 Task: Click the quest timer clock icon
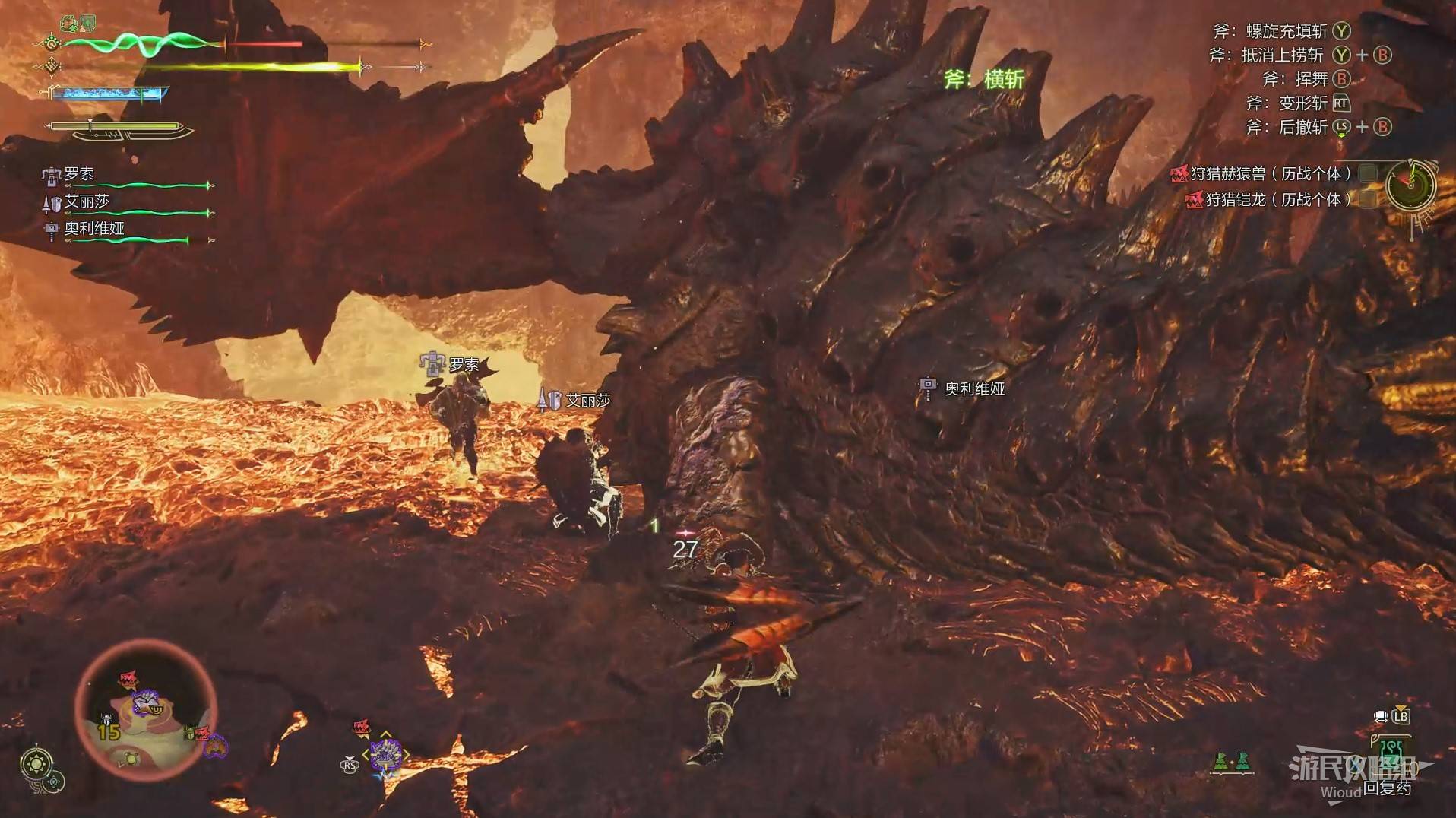[1410, 183]
